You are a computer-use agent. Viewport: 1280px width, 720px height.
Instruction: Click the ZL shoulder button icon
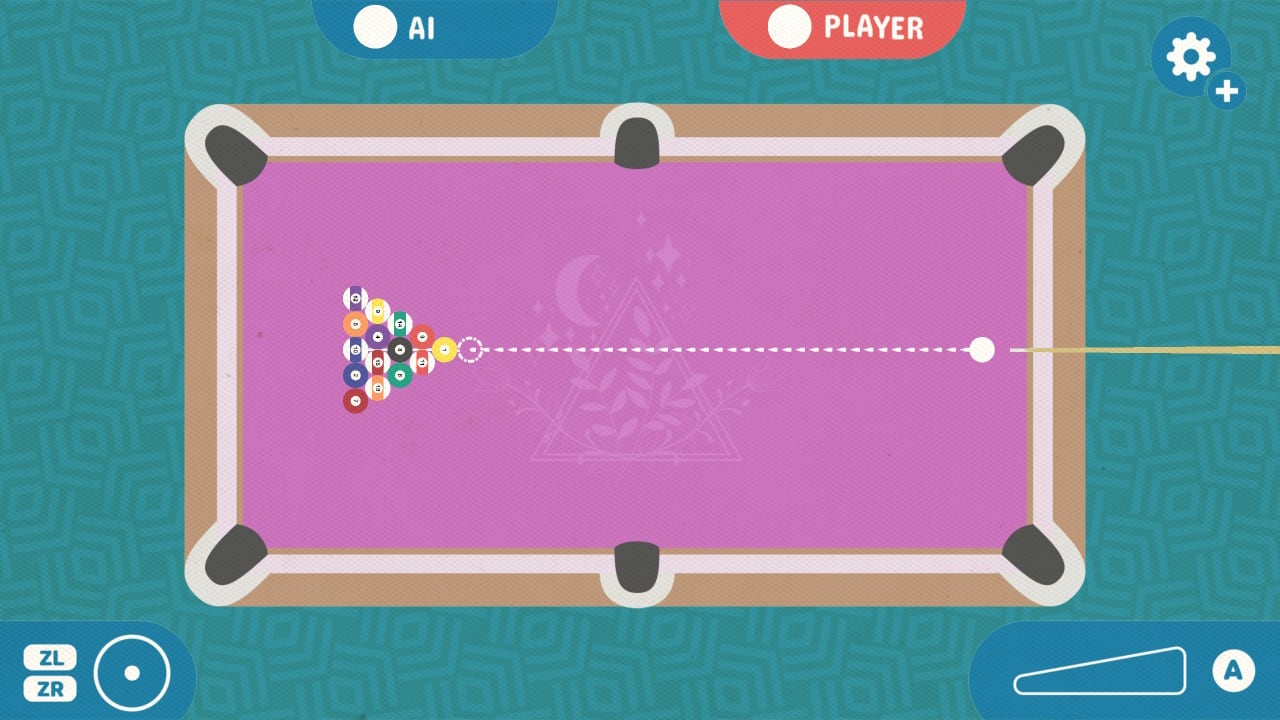click(51, 657)
